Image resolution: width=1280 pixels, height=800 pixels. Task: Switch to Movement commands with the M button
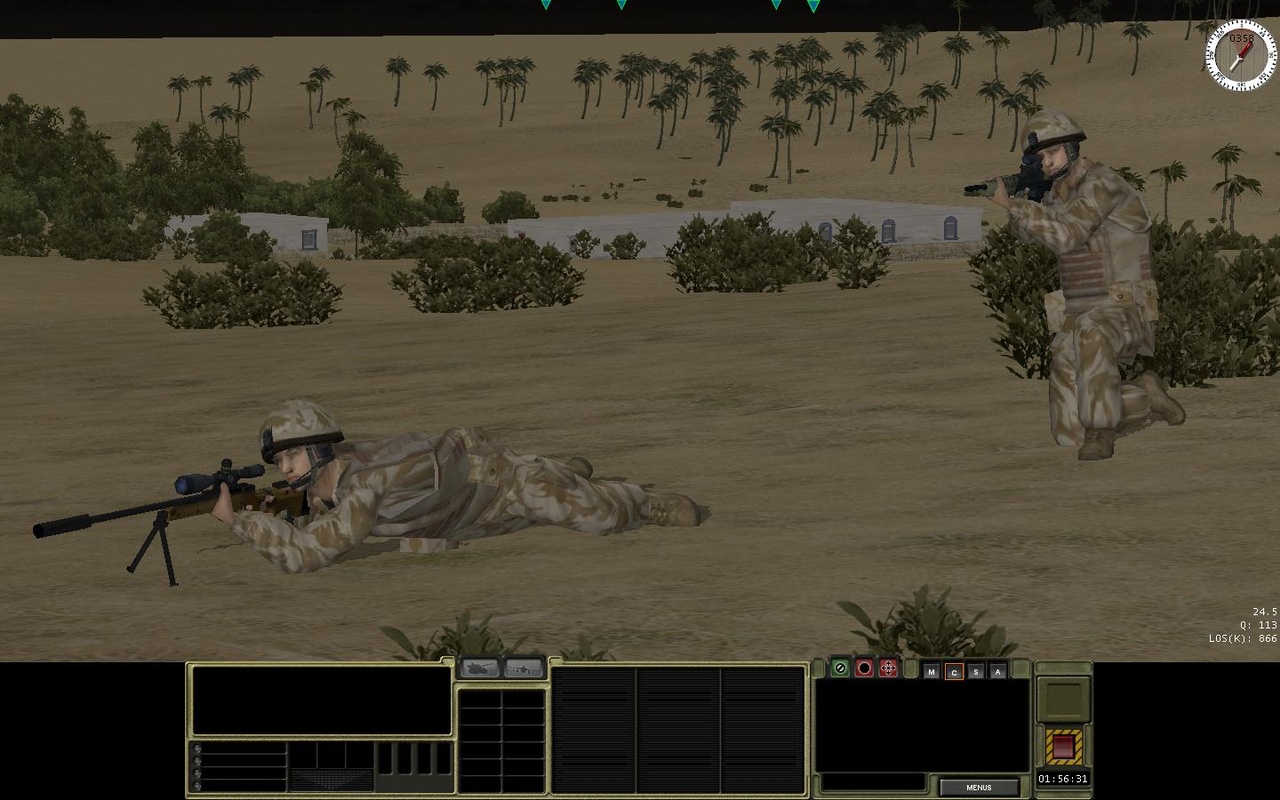[x=930, y=670]
